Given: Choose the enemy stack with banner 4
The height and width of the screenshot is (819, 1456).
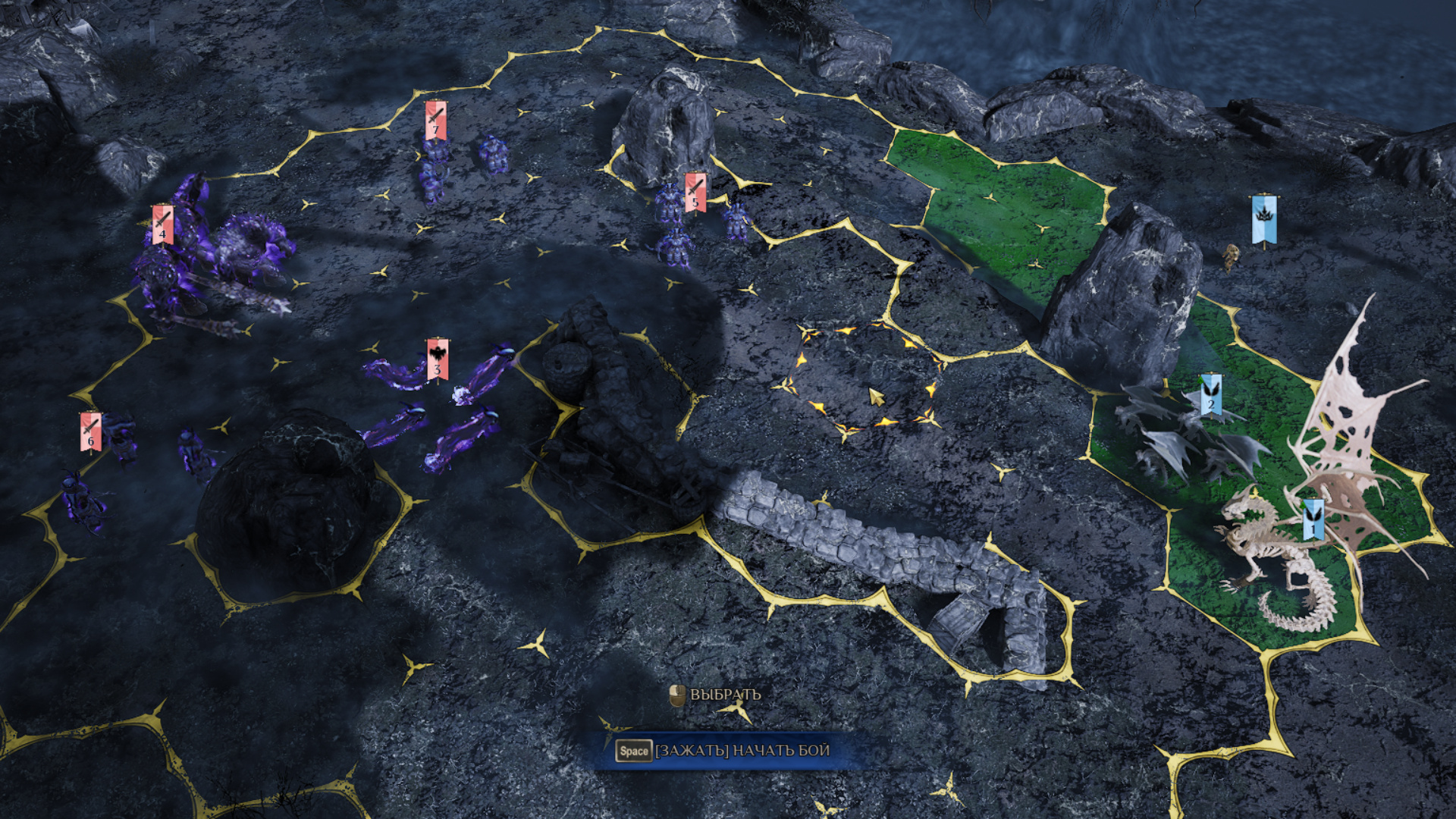Looking at the screenshot, I should pos(162,225).
